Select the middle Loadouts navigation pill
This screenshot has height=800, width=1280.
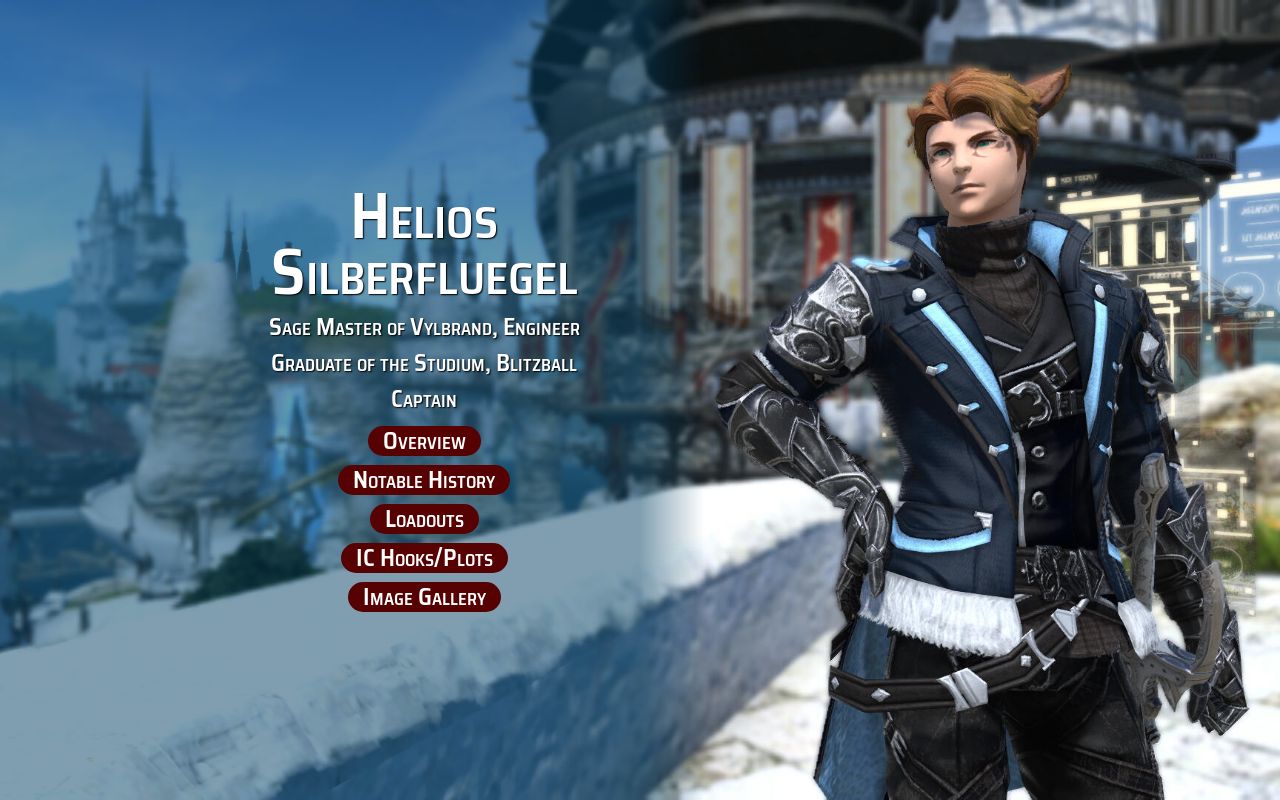[x=423, y=519]
